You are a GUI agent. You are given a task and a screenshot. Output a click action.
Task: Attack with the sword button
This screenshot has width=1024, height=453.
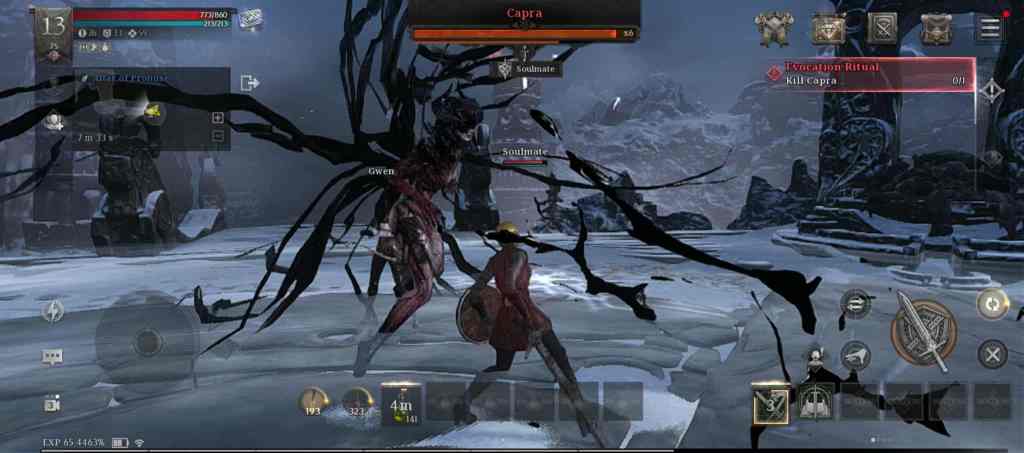(x=924, y=330)
